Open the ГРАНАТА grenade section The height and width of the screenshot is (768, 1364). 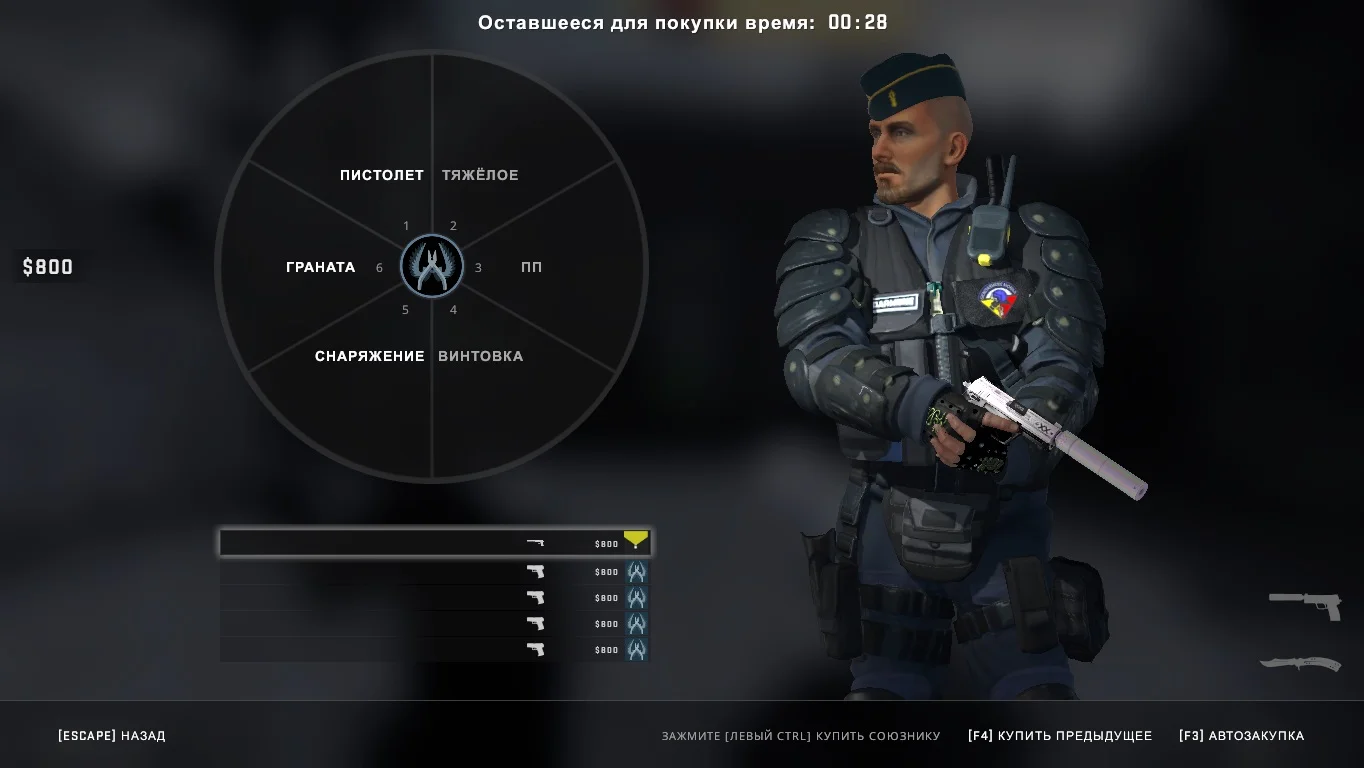320,267
